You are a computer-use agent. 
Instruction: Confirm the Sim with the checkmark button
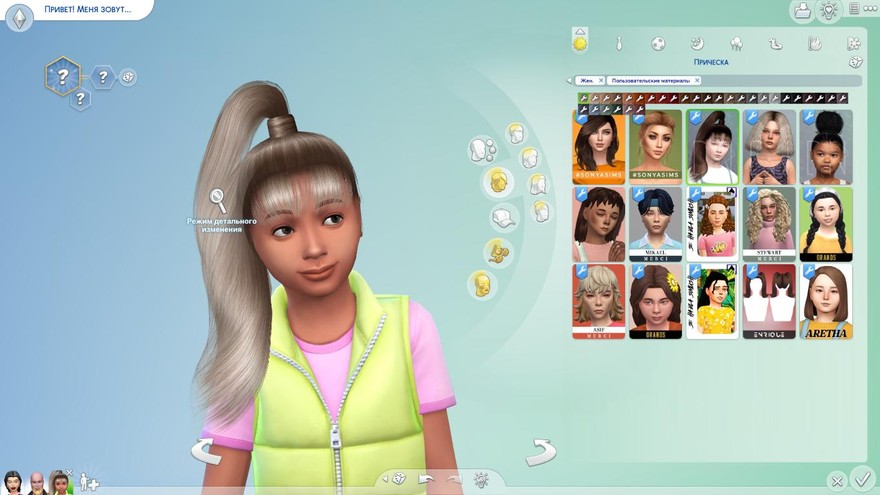pyautogui.click(x=862, y=479)
